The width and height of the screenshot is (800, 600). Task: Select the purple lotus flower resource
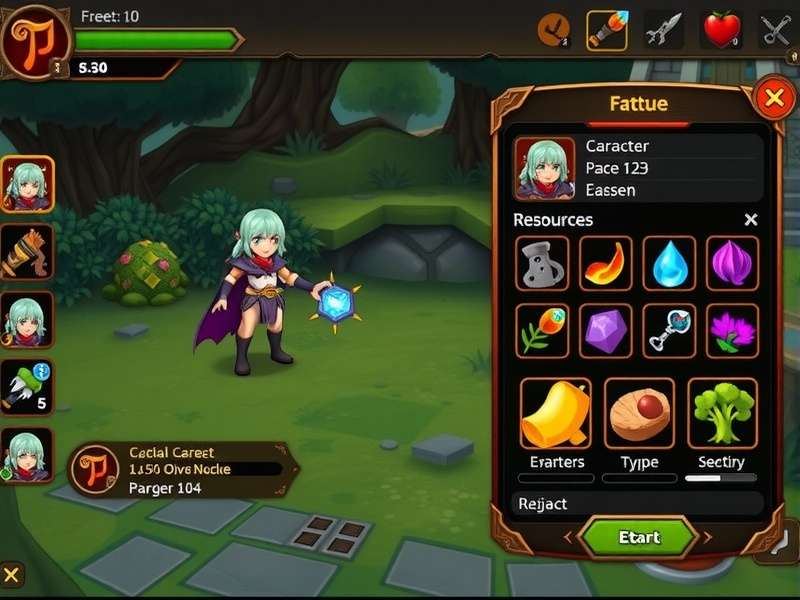click(x=732, y=330)
